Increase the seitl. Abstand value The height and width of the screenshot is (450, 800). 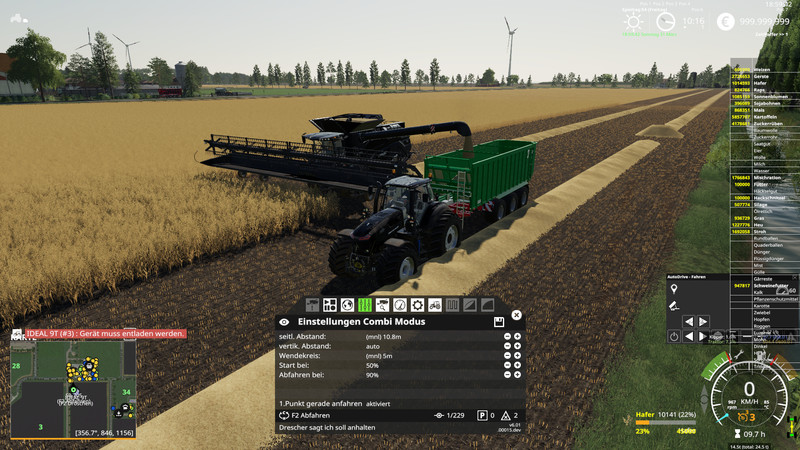(x=516, y=336)
